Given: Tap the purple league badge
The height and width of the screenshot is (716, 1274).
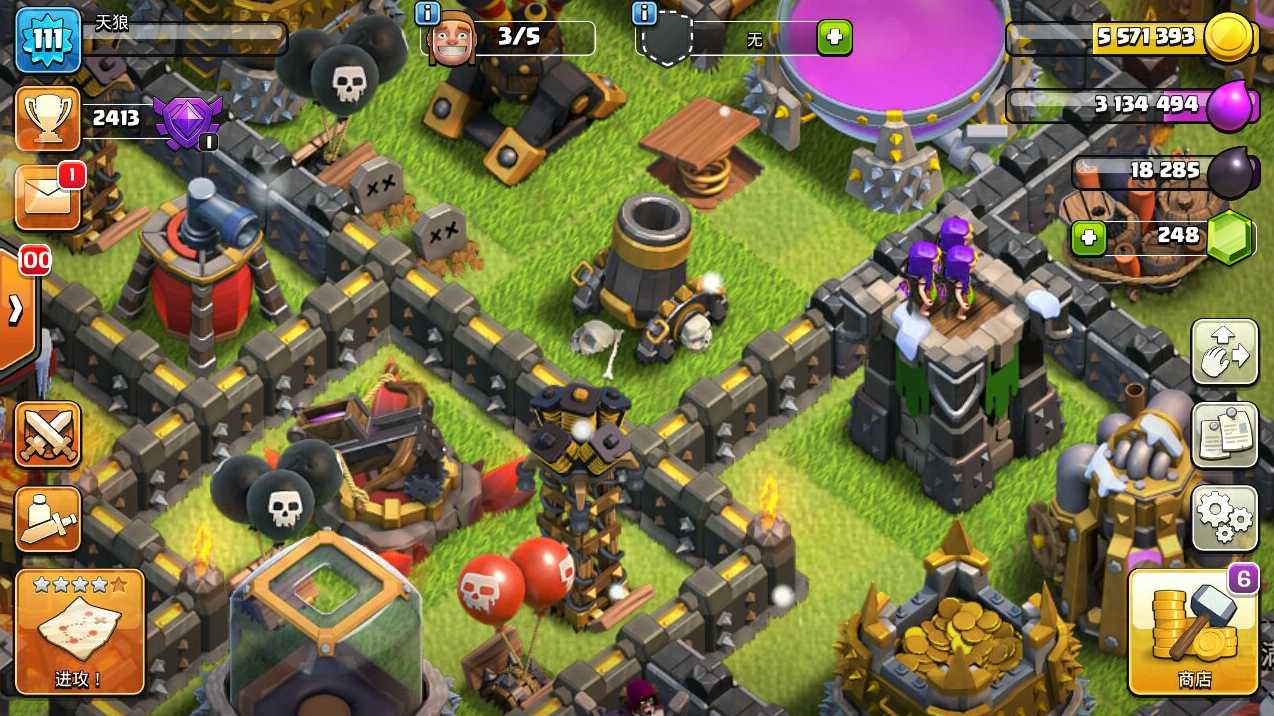Looking at the screenshot, I should (x=185, y=121).
